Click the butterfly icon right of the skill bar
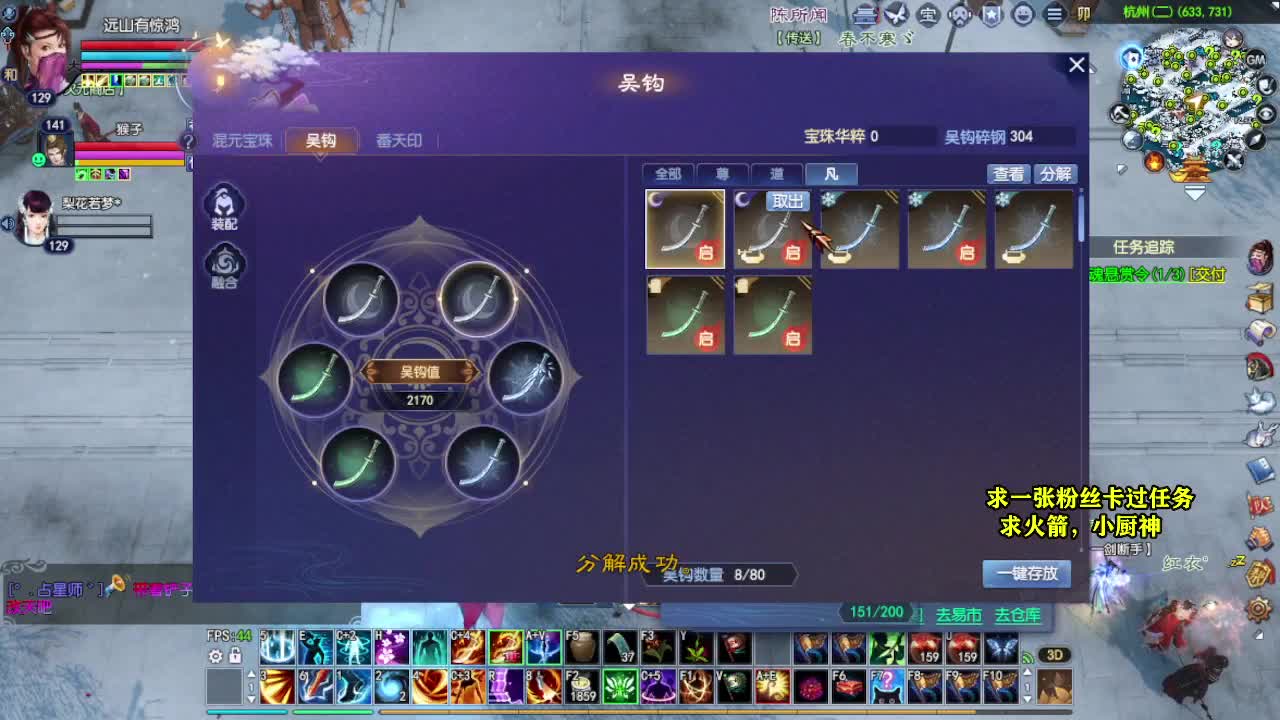This screenshot has width=1280, height=720. [1002, 648]
